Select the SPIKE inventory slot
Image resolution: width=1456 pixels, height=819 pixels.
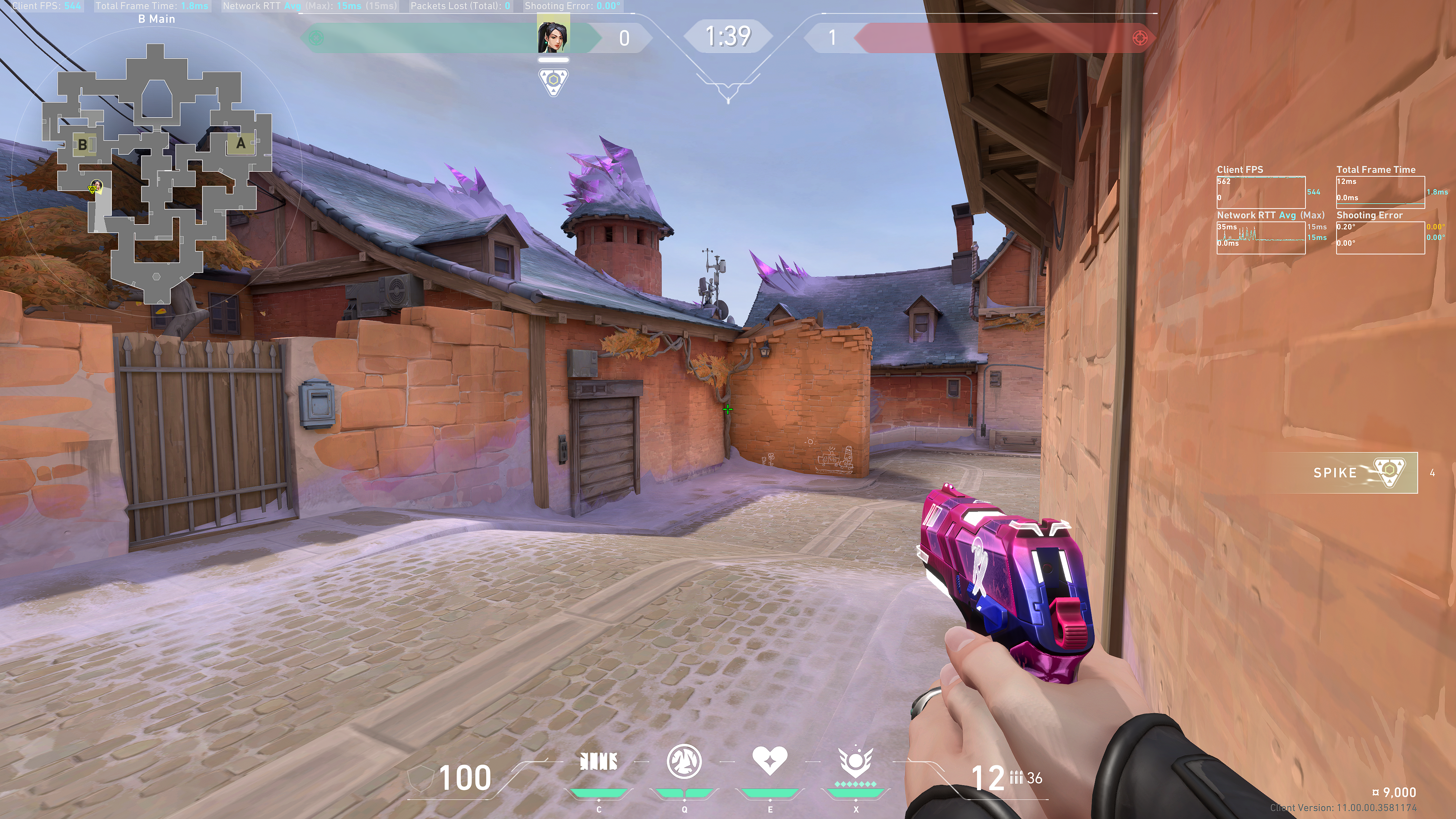point(1362,472)
